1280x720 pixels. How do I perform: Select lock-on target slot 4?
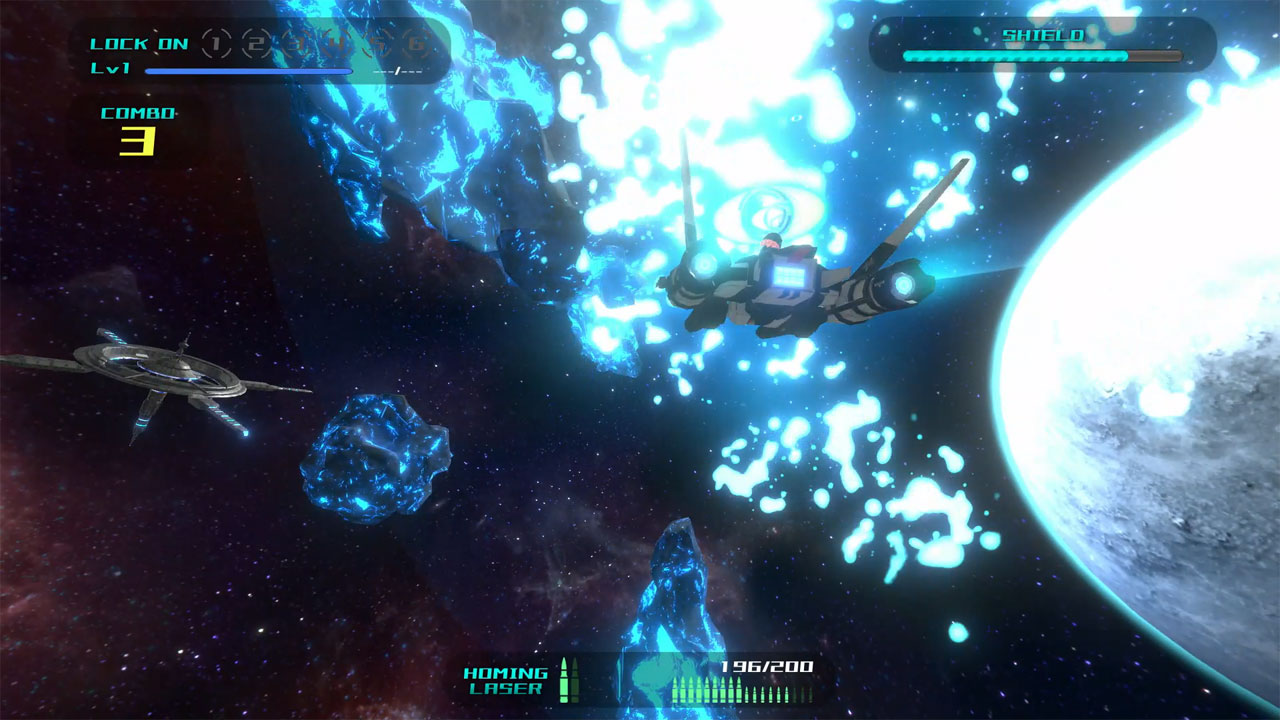[x=334, y=44]
